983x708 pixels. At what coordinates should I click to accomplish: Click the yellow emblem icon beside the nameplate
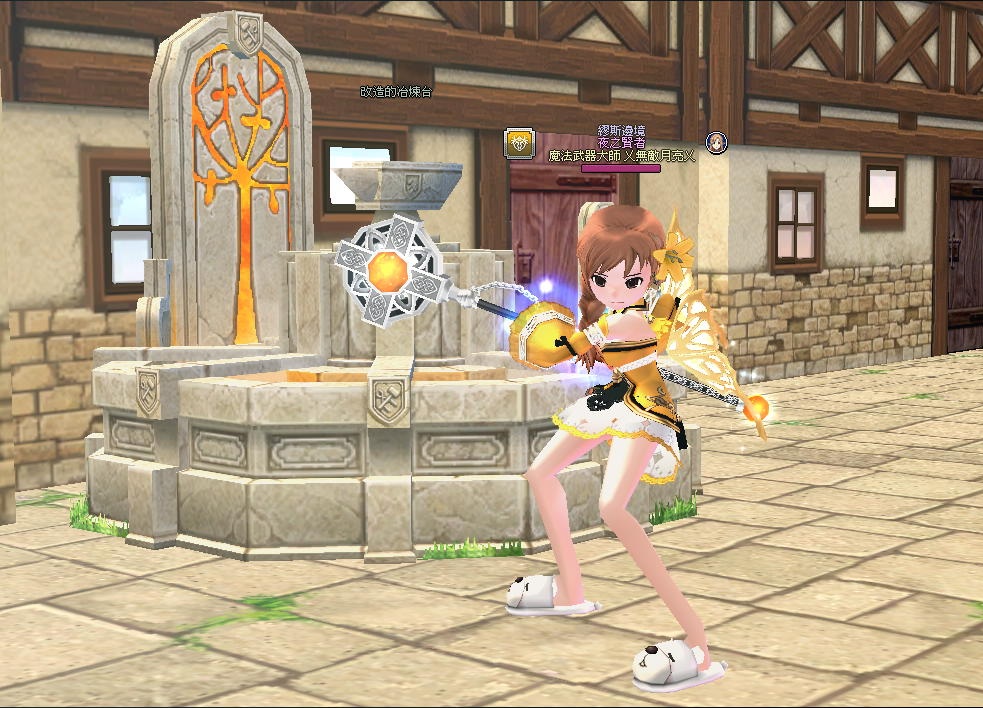(518, 142)
